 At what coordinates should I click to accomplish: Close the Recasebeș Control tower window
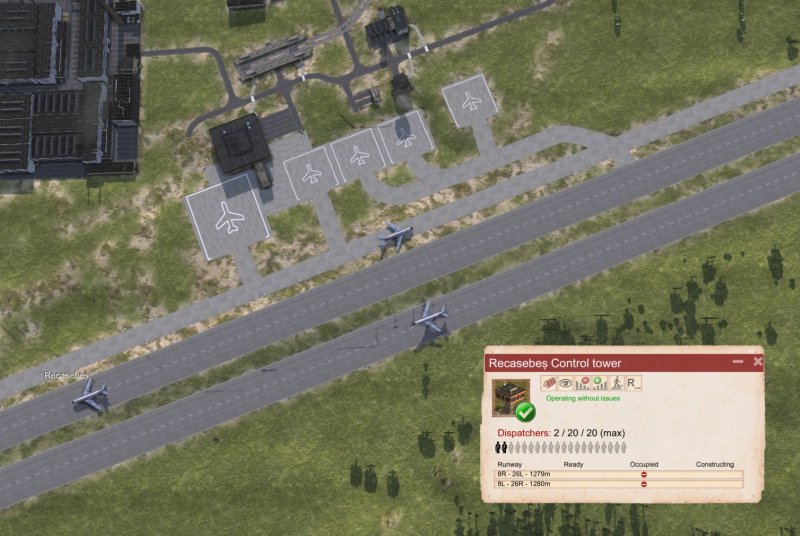(758, 361)
